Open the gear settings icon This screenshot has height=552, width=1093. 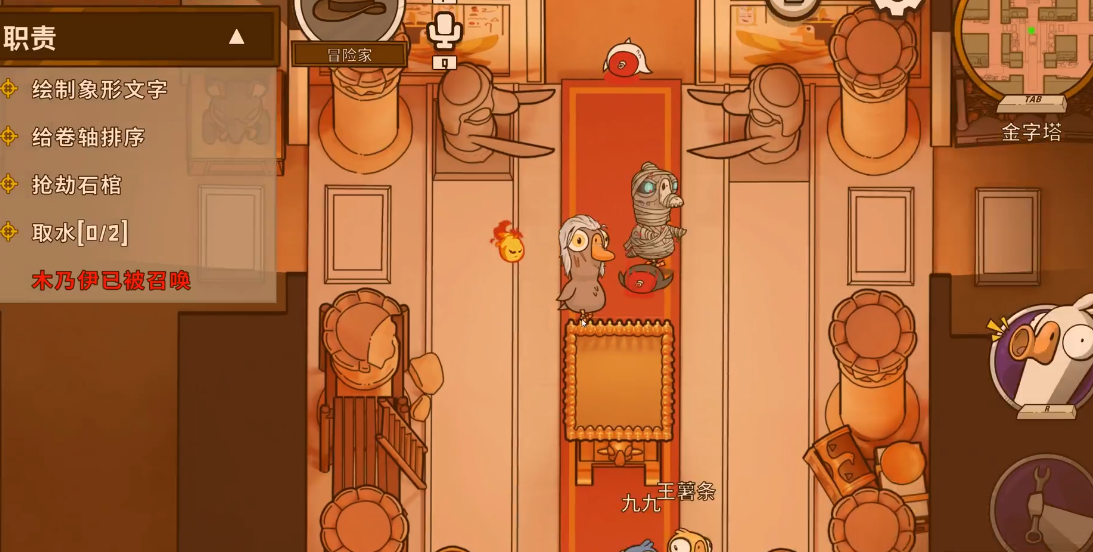(897, 8)
